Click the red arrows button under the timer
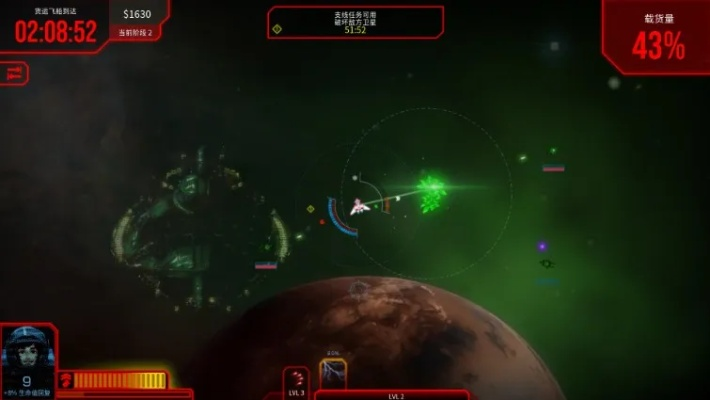The height and width of the screenshot is (400, 710). coord(14,73)
